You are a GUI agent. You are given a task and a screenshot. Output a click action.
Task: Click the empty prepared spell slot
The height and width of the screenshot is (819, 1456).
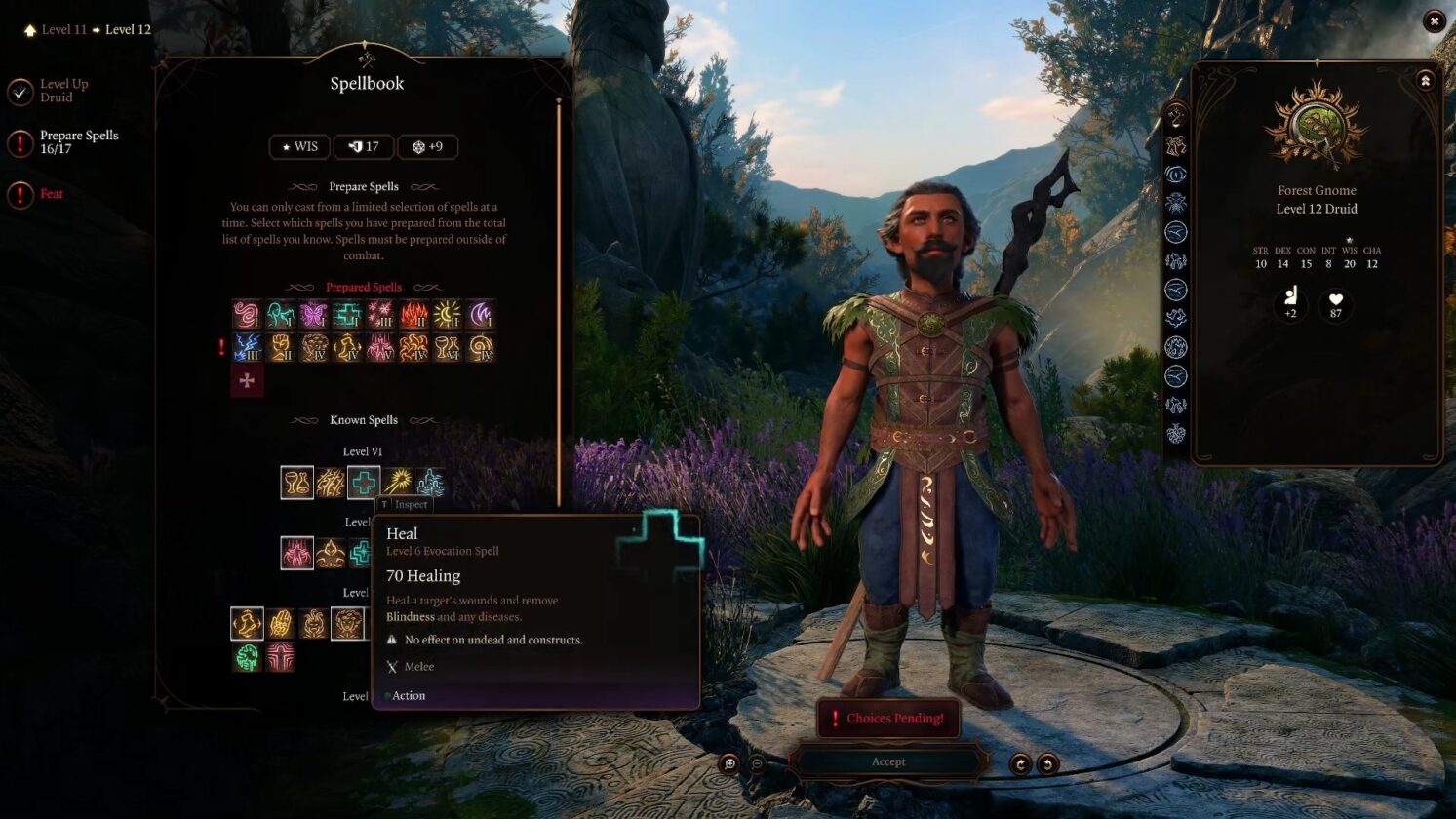(247, 381)
